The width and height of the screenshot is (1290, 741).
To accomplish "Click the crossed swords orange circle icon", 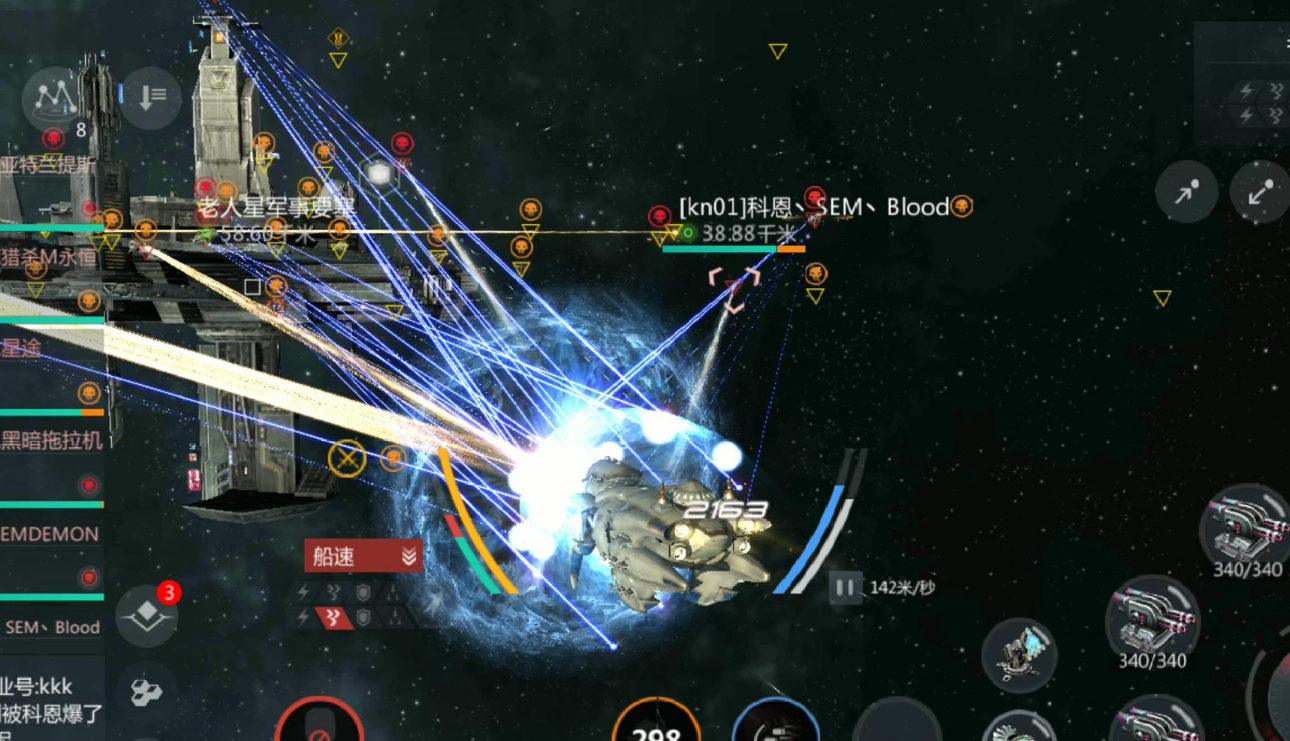I will [347, 459].
